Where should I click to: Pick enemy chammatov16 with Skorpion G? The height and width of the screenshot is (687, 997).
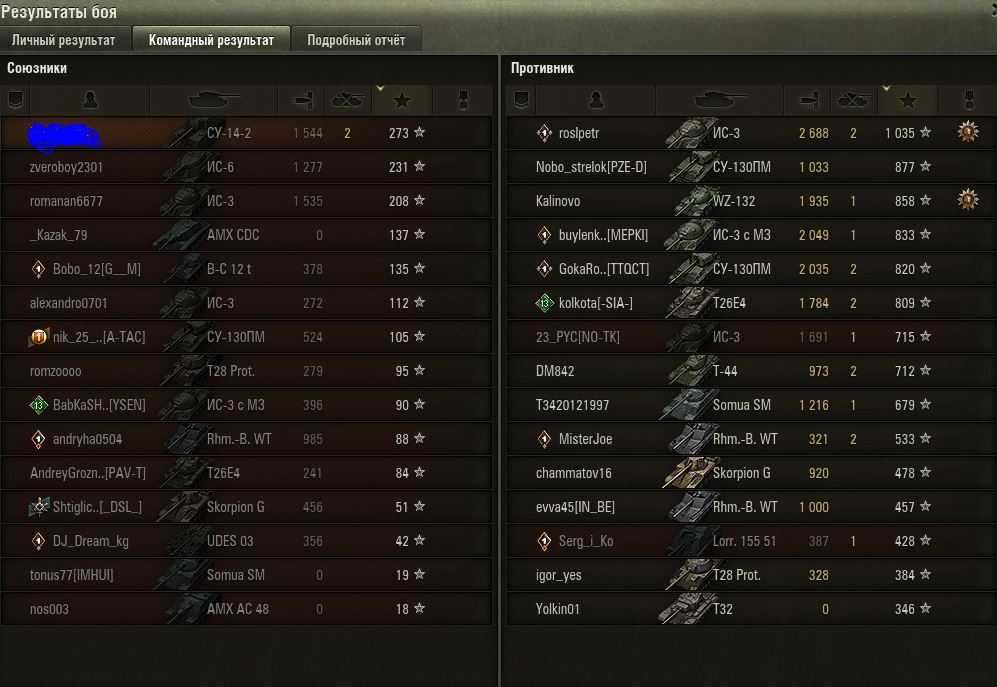574,473
